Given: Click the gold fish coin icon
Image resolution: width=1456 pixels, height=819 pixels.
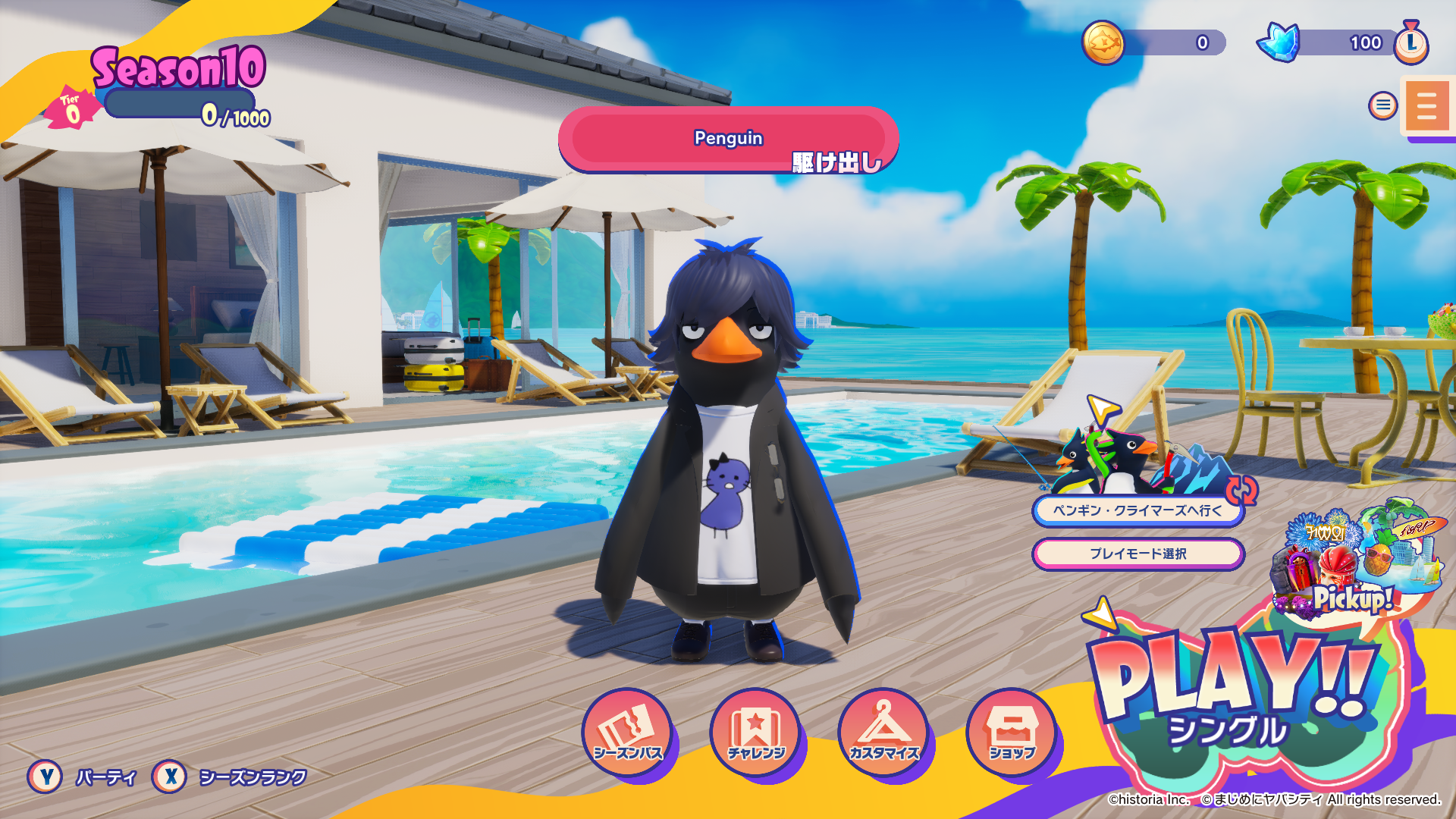Looking at the screenshot, I should 1103,42.
